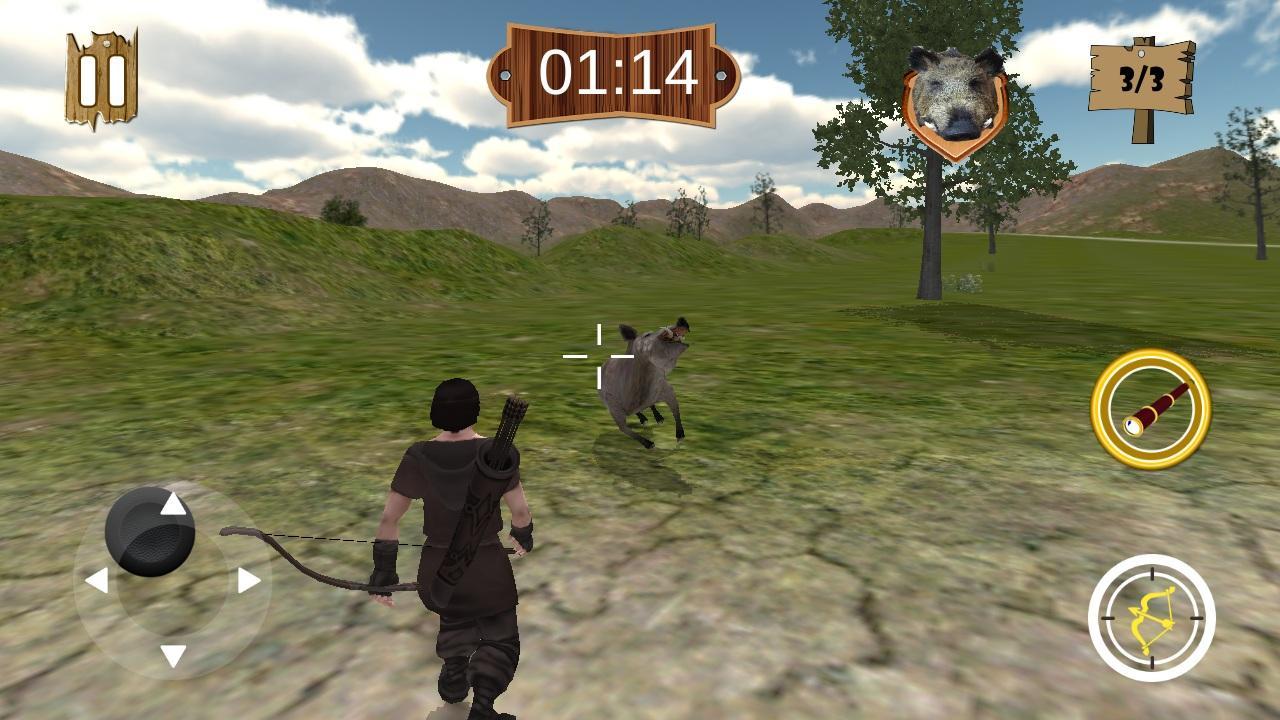Image resolution: width=1280 pixels, height=720 pixels.
Task: Select the telescope zoom scope icon
Action: pos(1147,407)
